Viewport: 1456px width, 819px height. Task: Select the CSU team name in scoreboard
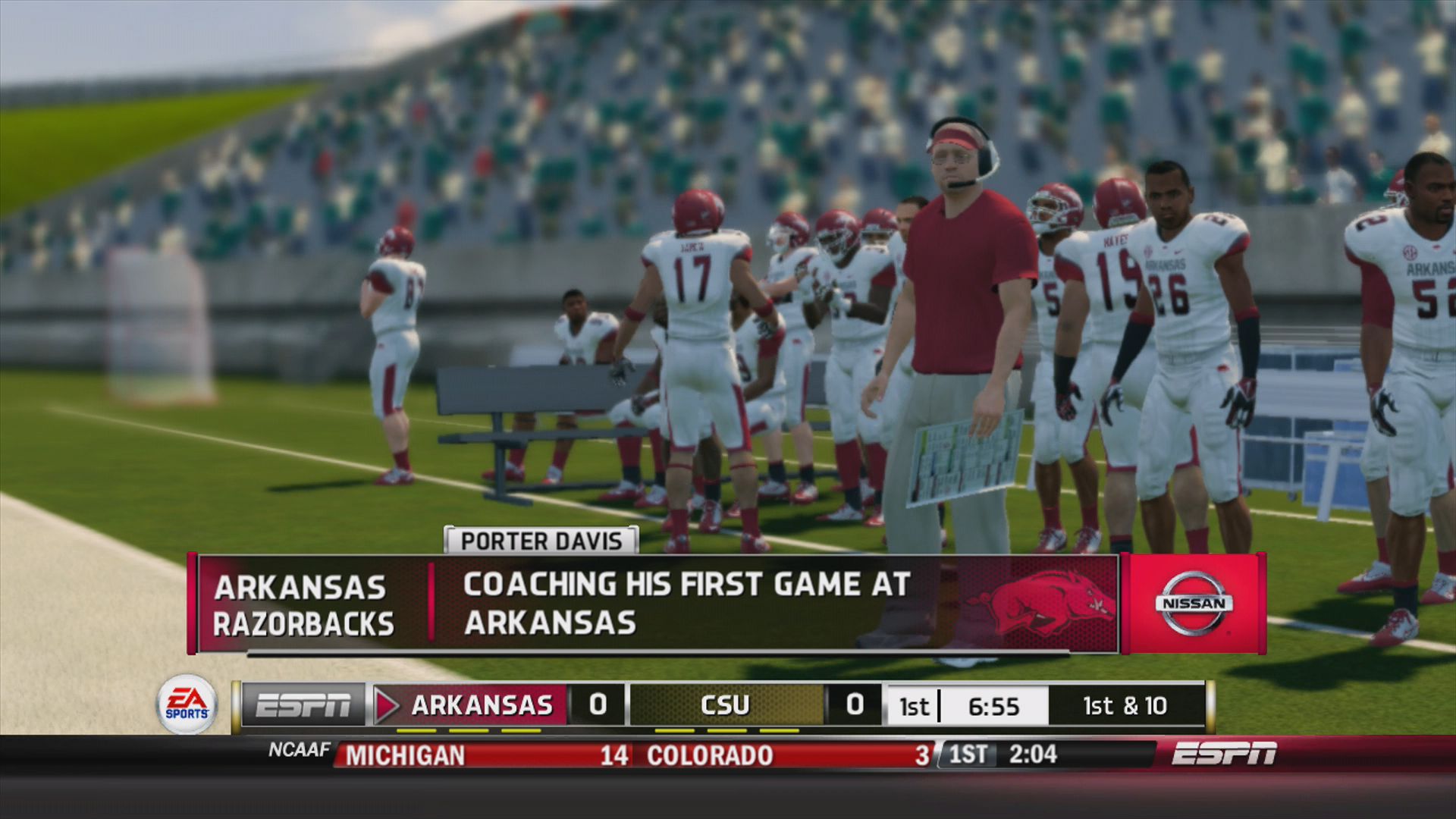[x=724, y=704]
